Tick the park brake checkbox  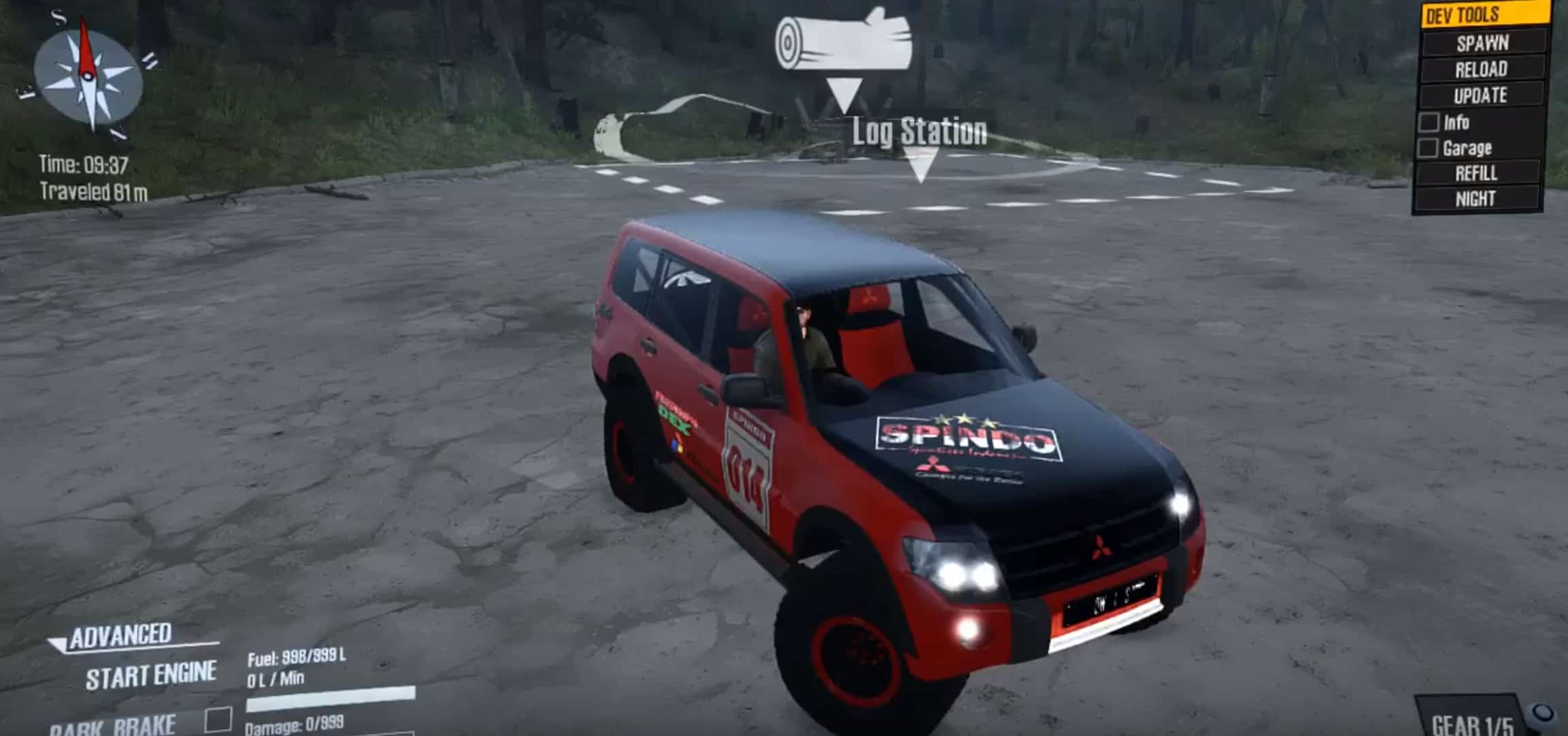(x=218, y=720)
